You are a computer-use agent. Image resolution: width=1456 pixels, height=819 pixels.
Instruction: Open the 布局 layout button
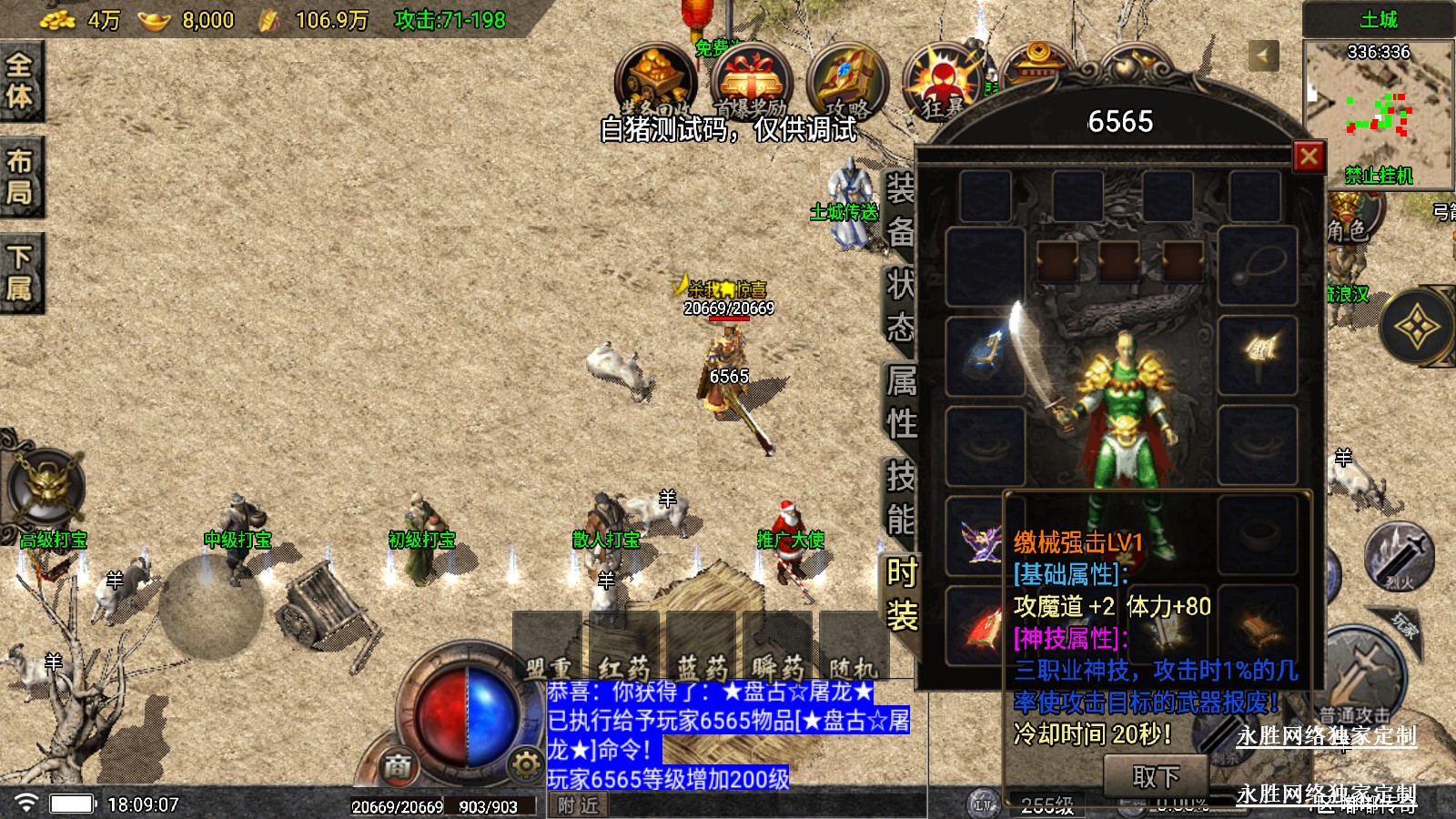tap(20, 177)
